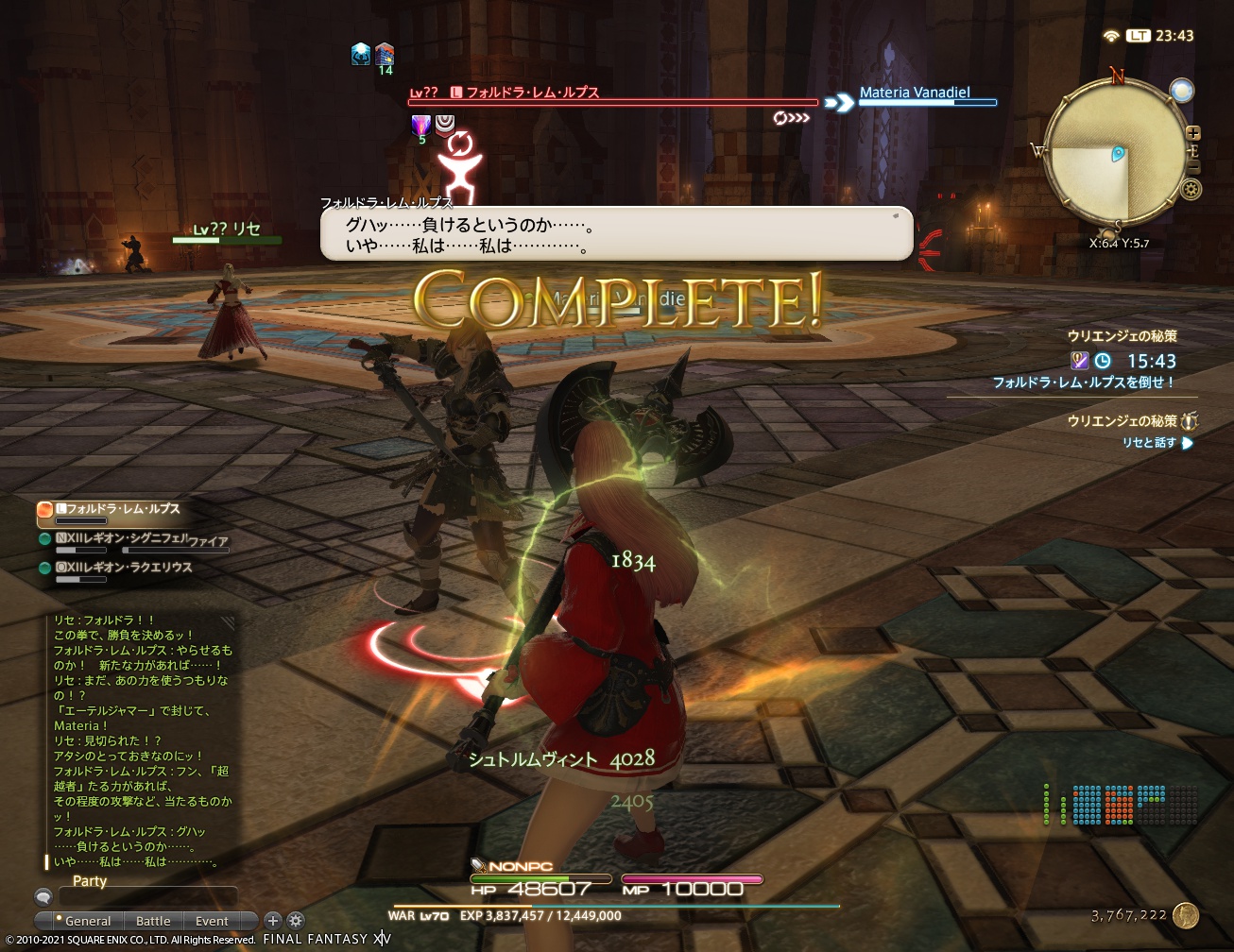Switch to the Battle chat tab
Viewport: 1234px width, 952px height.
(153, 920)
